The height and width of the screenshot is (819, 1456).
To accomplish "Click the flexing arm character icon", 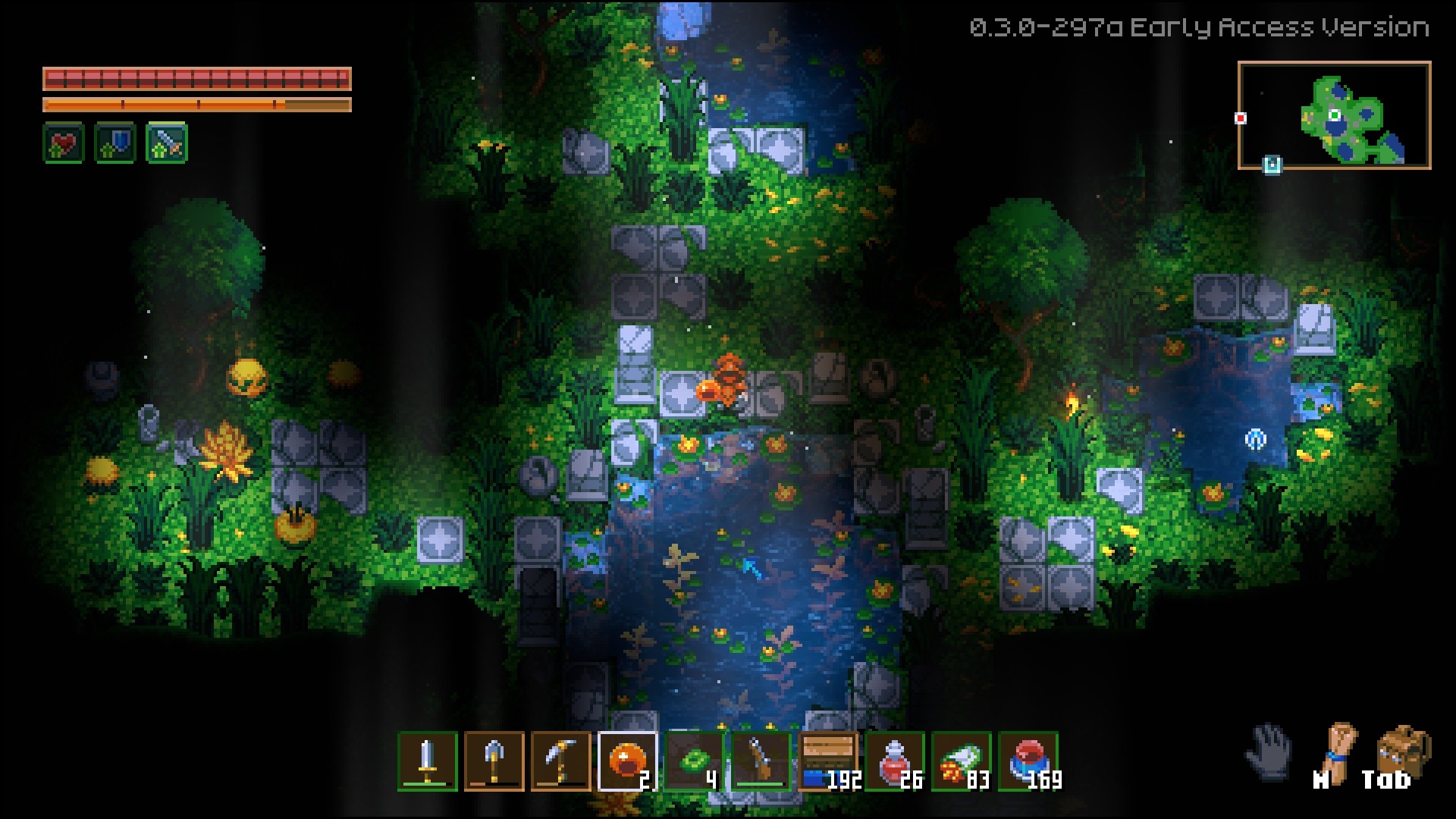I will click(x=1338, y=752).
